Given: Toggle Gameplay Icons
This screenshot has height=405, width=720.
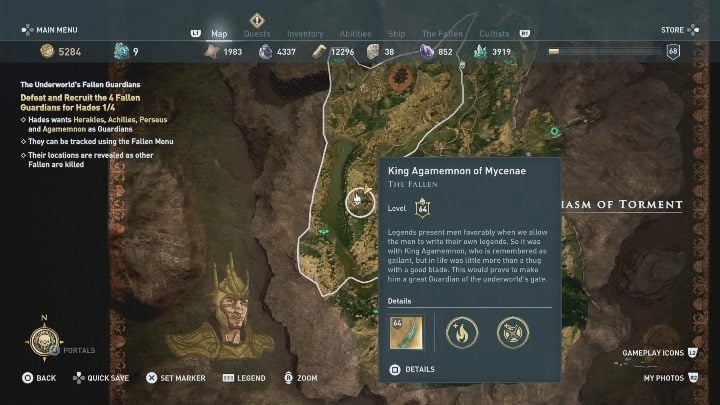Looking at the screenshot, I should point(658,355).
